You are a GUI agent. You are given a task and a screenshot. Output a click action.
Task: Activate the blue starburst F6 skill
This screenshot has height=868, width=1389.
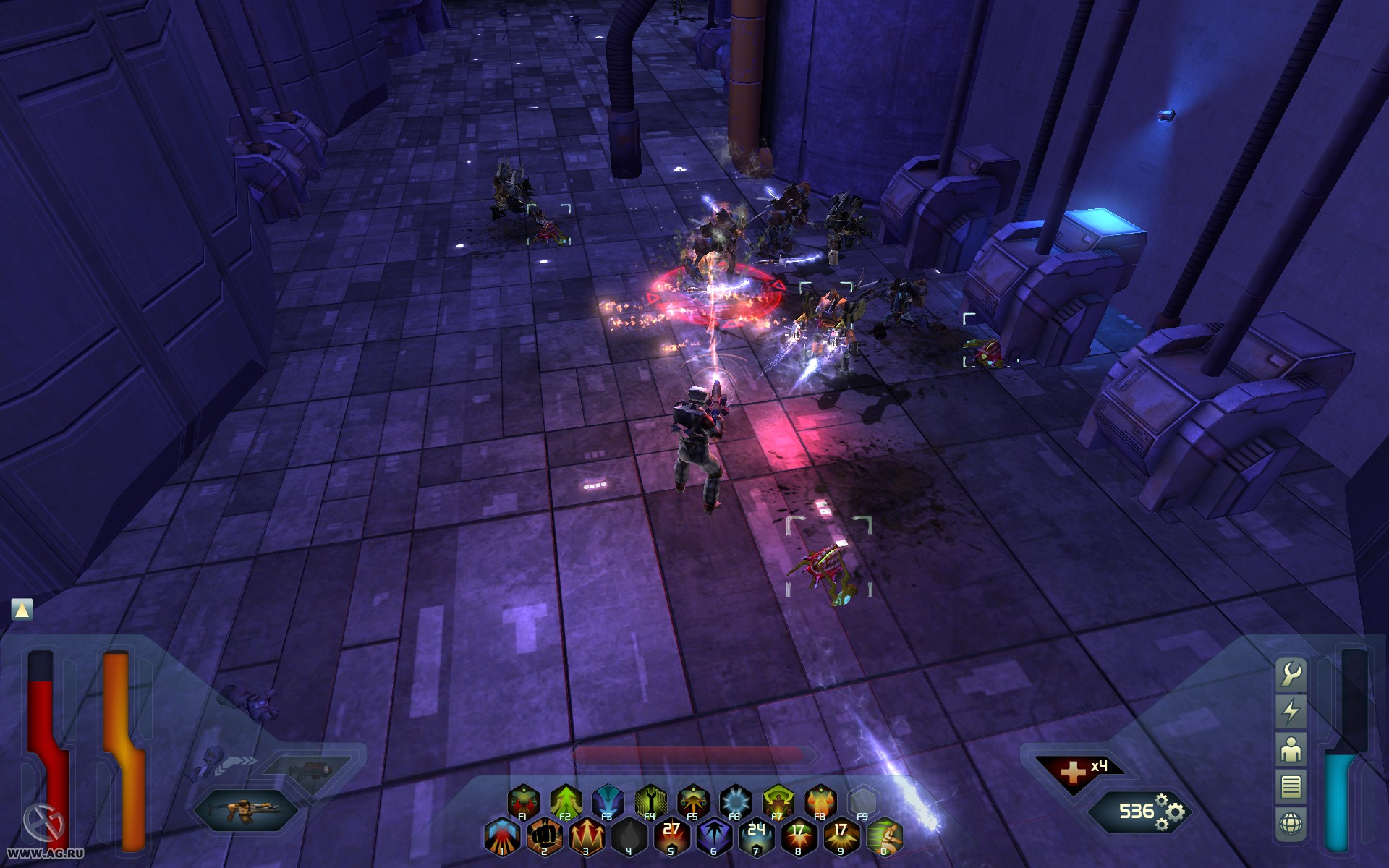[735, 801]
